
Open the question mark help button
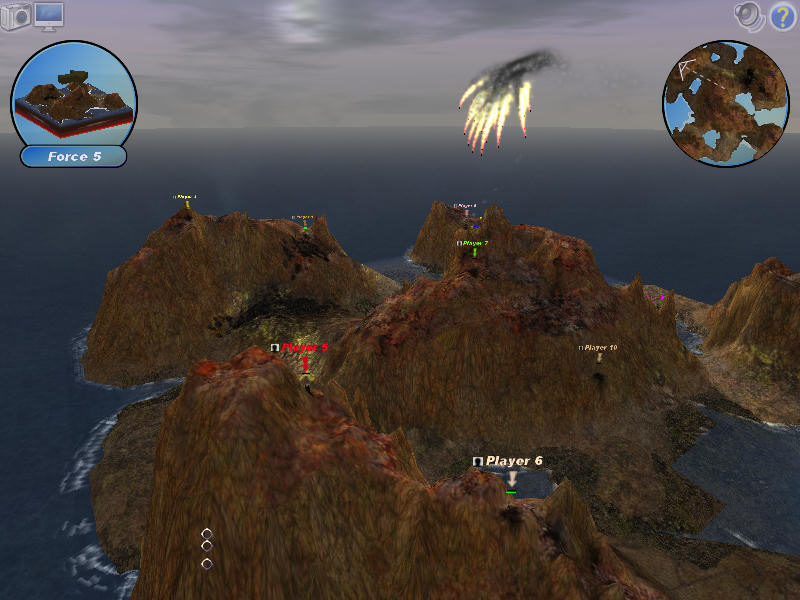pos(782,16)
